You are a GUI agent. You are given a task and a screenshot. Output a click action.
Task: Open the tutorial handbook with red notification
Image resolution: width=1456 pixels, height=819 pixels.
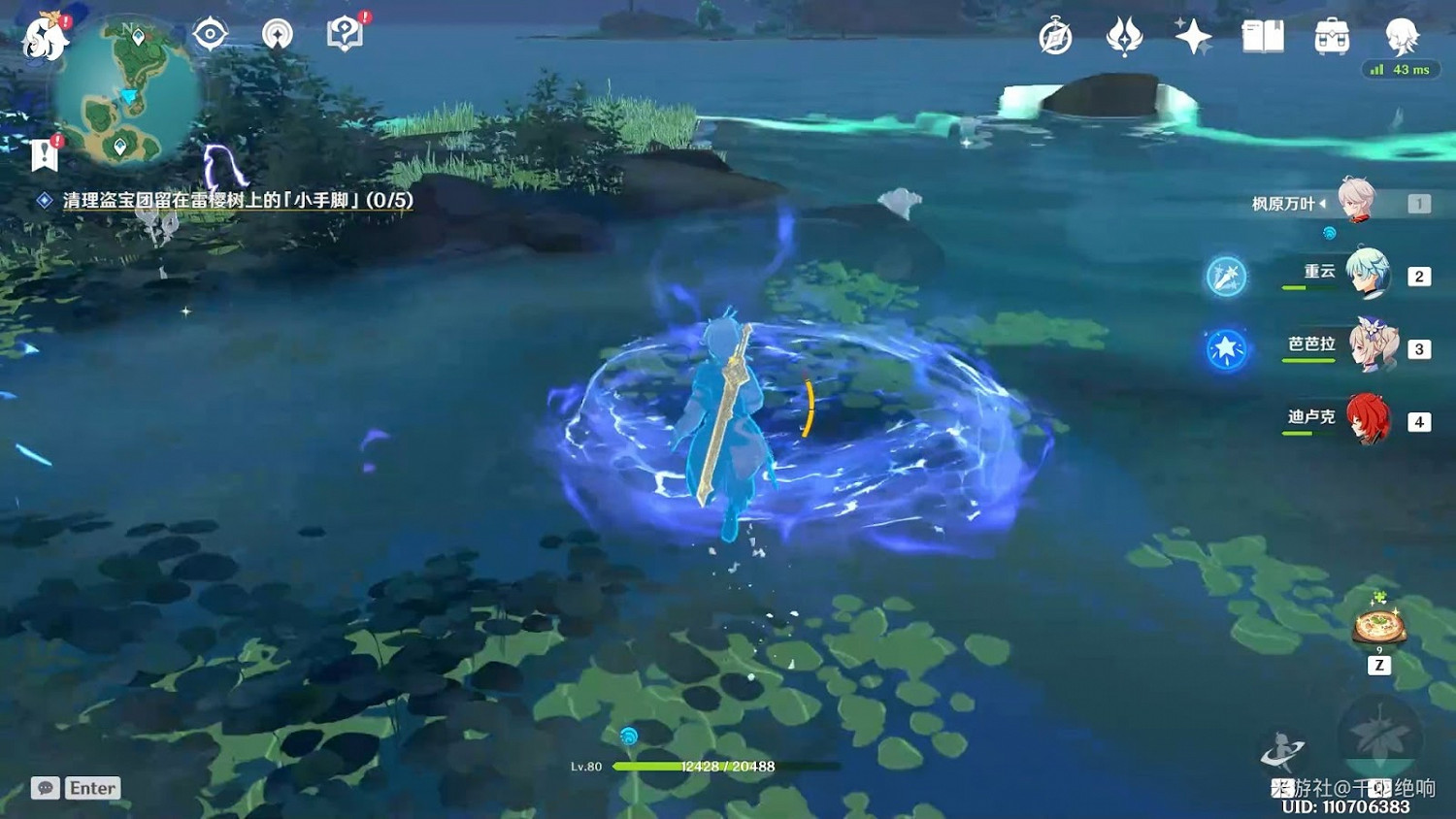[x=347, y=32]
